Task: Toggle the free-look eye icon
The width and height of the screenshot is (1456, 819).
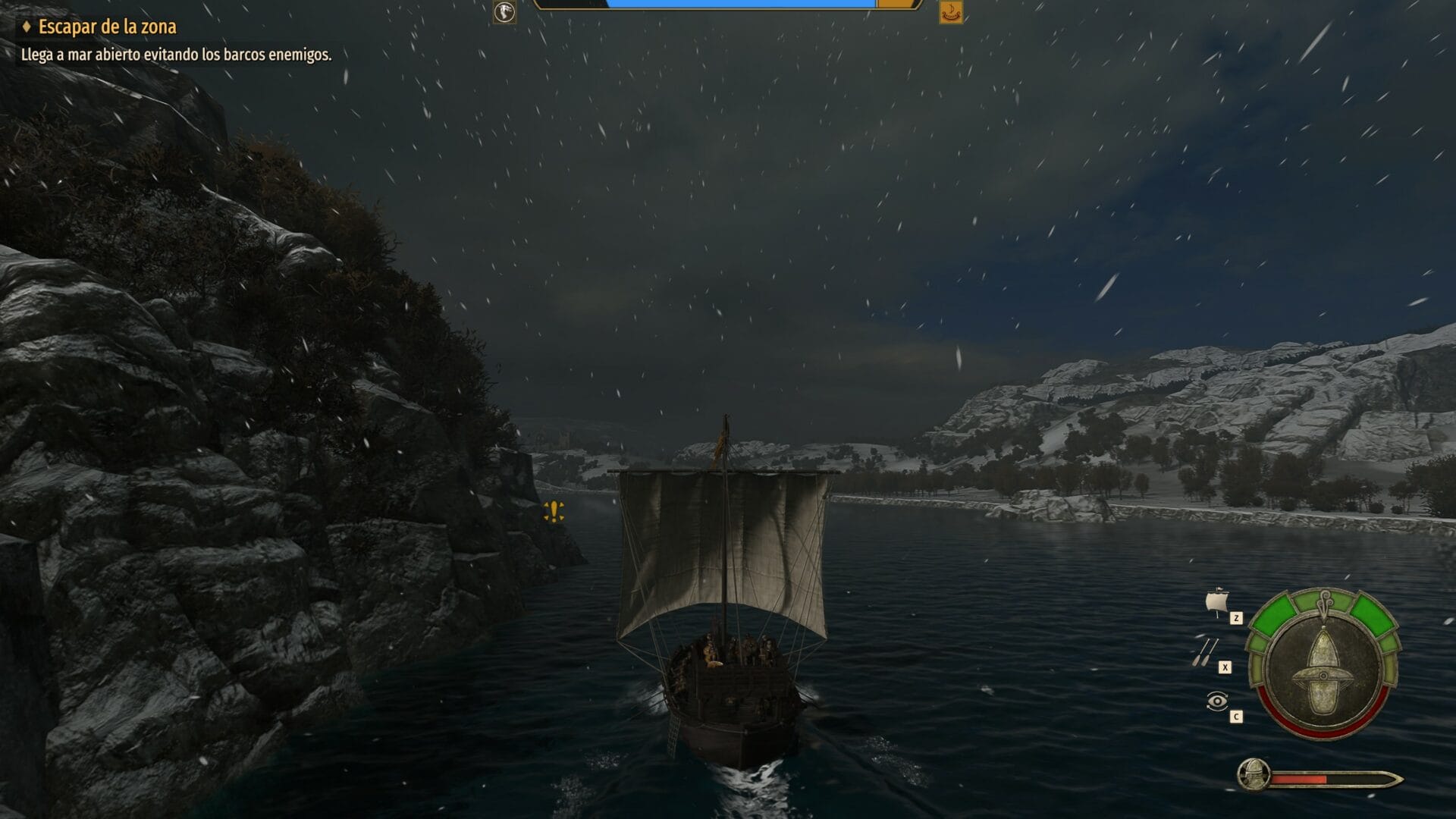Action: (1217, 702)
